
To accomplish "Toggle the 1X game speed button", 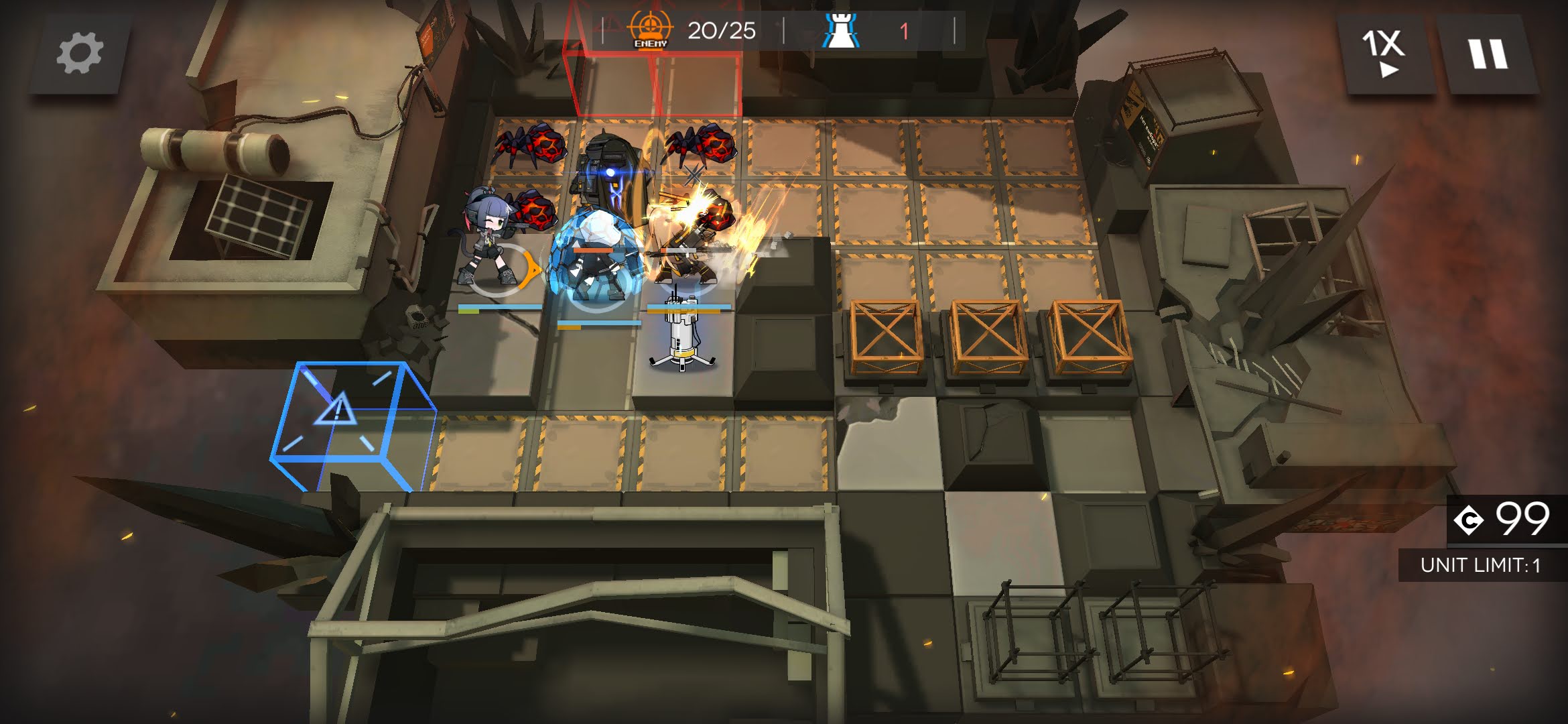I will click(x=1384, y=54).
